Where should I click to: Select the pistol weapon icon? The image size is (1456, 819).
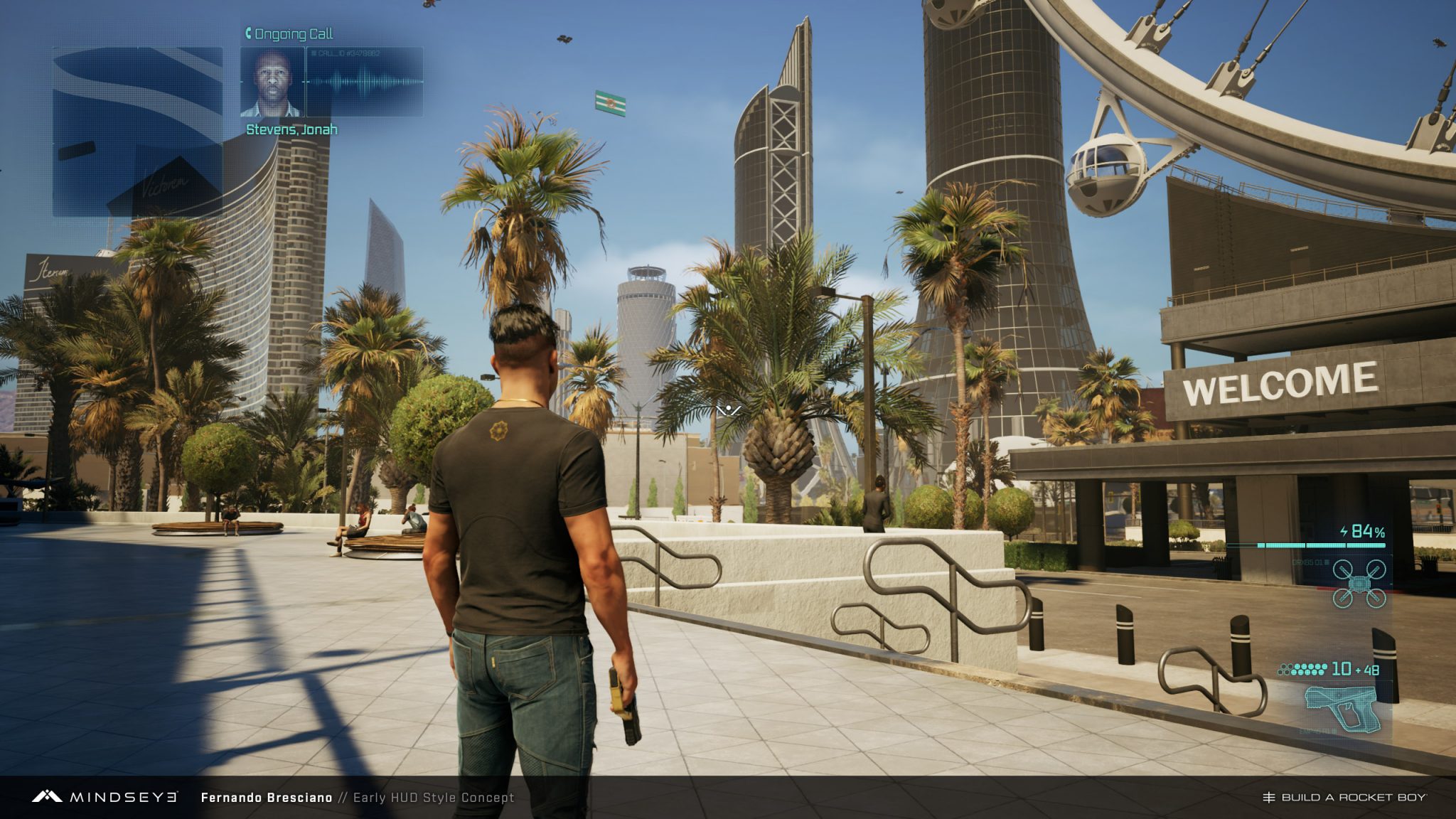tap(1342, 707)
